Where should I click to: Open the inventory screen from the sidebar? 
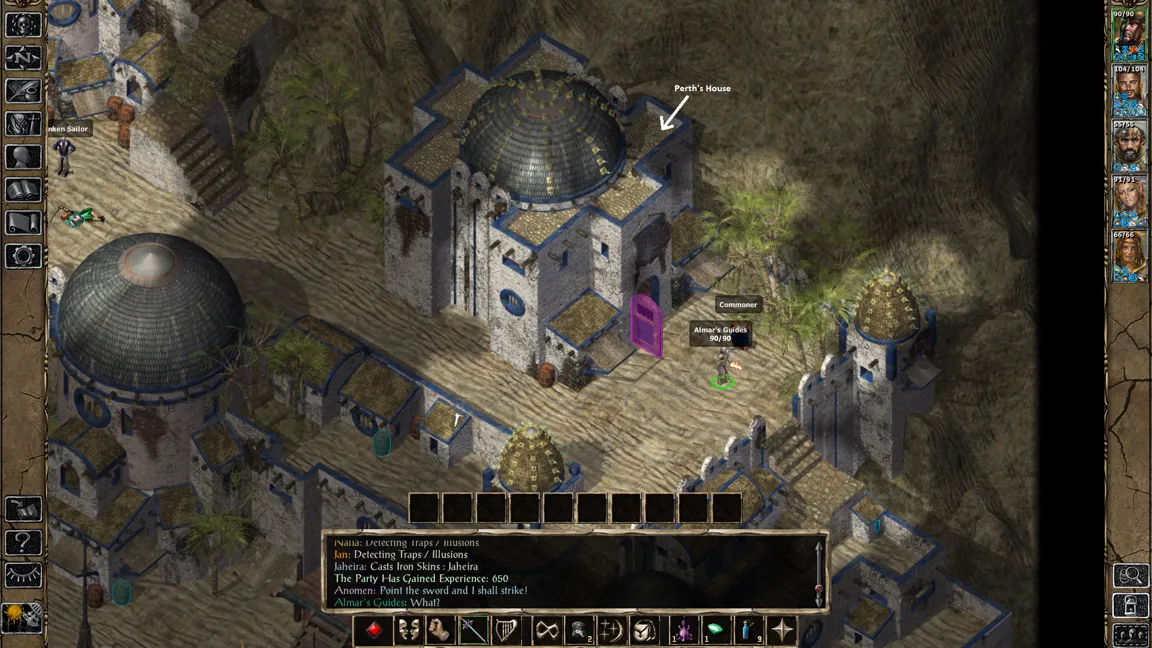click(23, 124)
